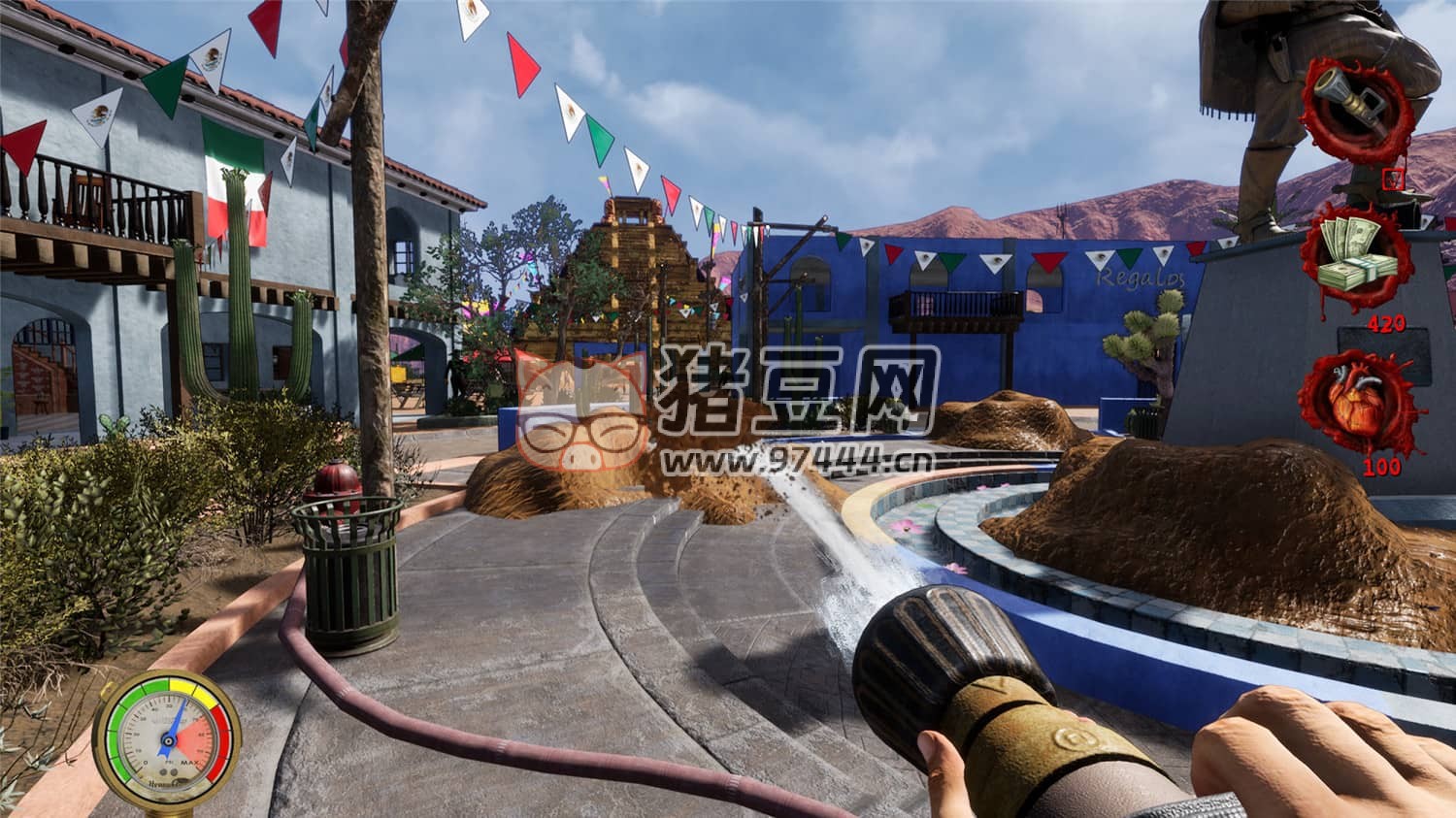Image resolution: width=1456 pixels, height=818 pixels.
Task: Click the cash stack money icon
Action: coord(1356,256)
